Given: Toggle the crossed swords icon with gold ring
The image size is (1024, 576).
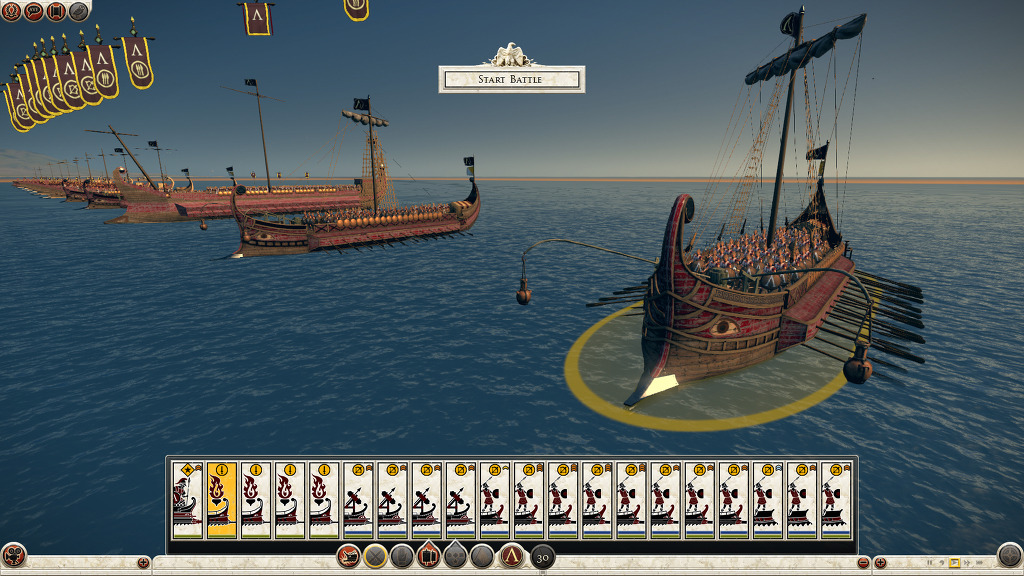Looking at the screenshot, I should click(x=376, y=556).
